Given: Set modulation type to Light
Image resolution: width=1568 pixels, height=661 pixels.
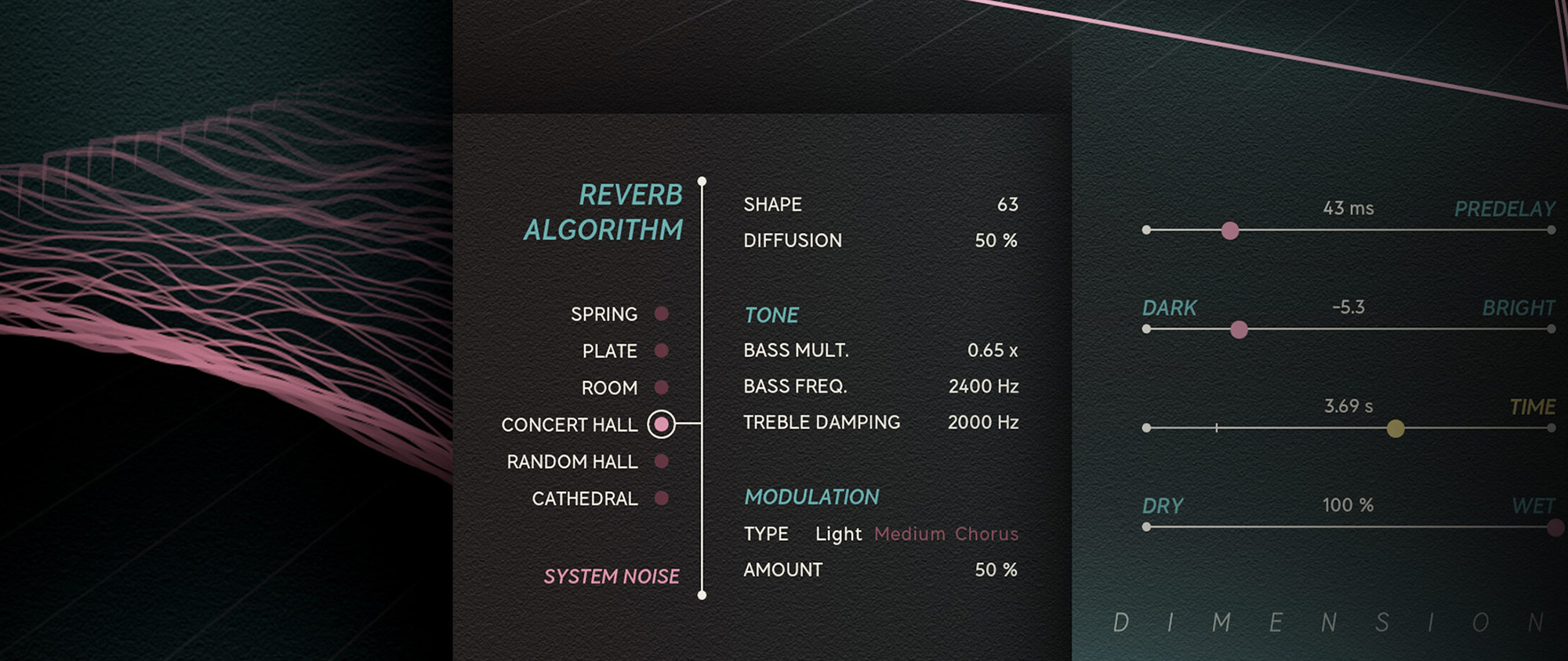Looking at the screenshot, I should pos(838,533).
